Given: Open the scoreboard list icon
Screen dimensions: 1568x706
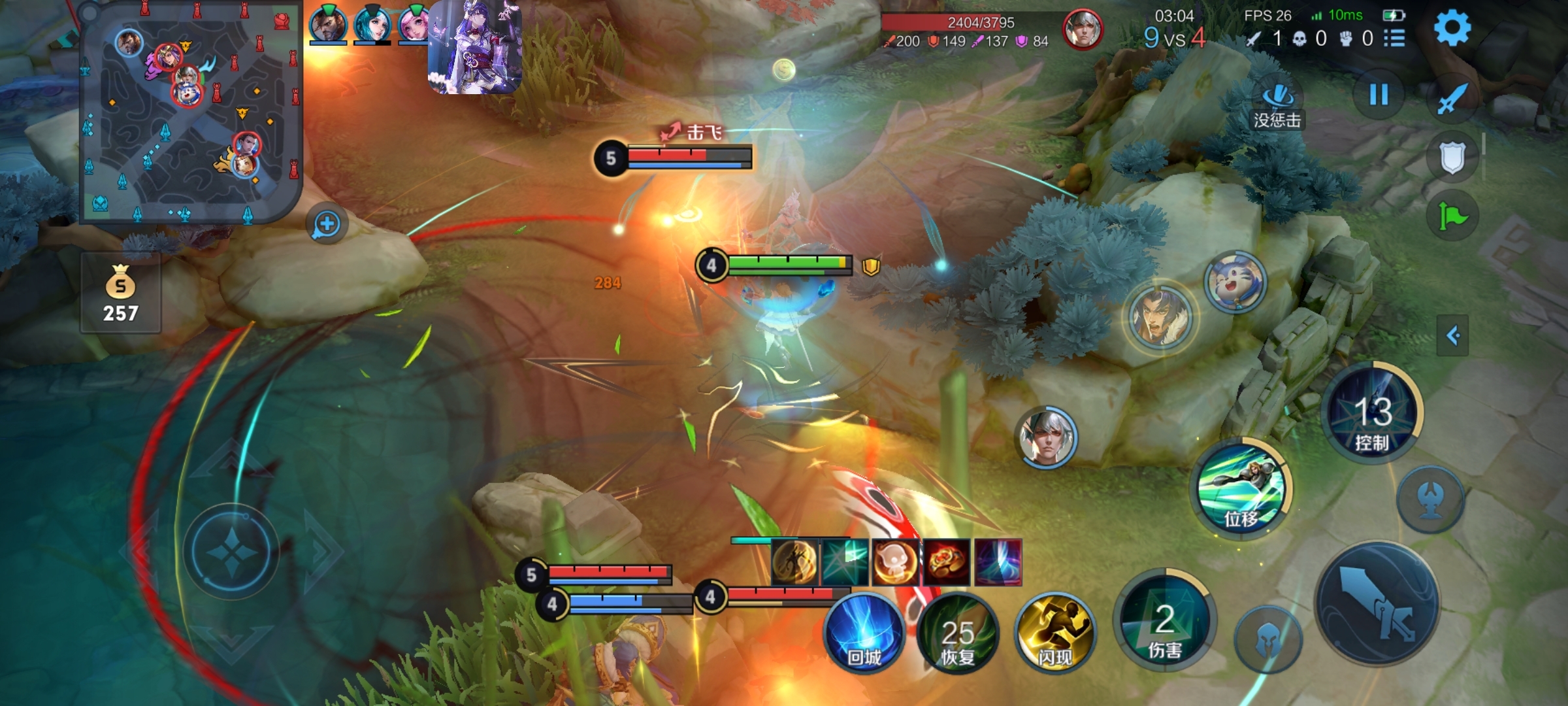Looking at the screenshot, I should 1394,39.
